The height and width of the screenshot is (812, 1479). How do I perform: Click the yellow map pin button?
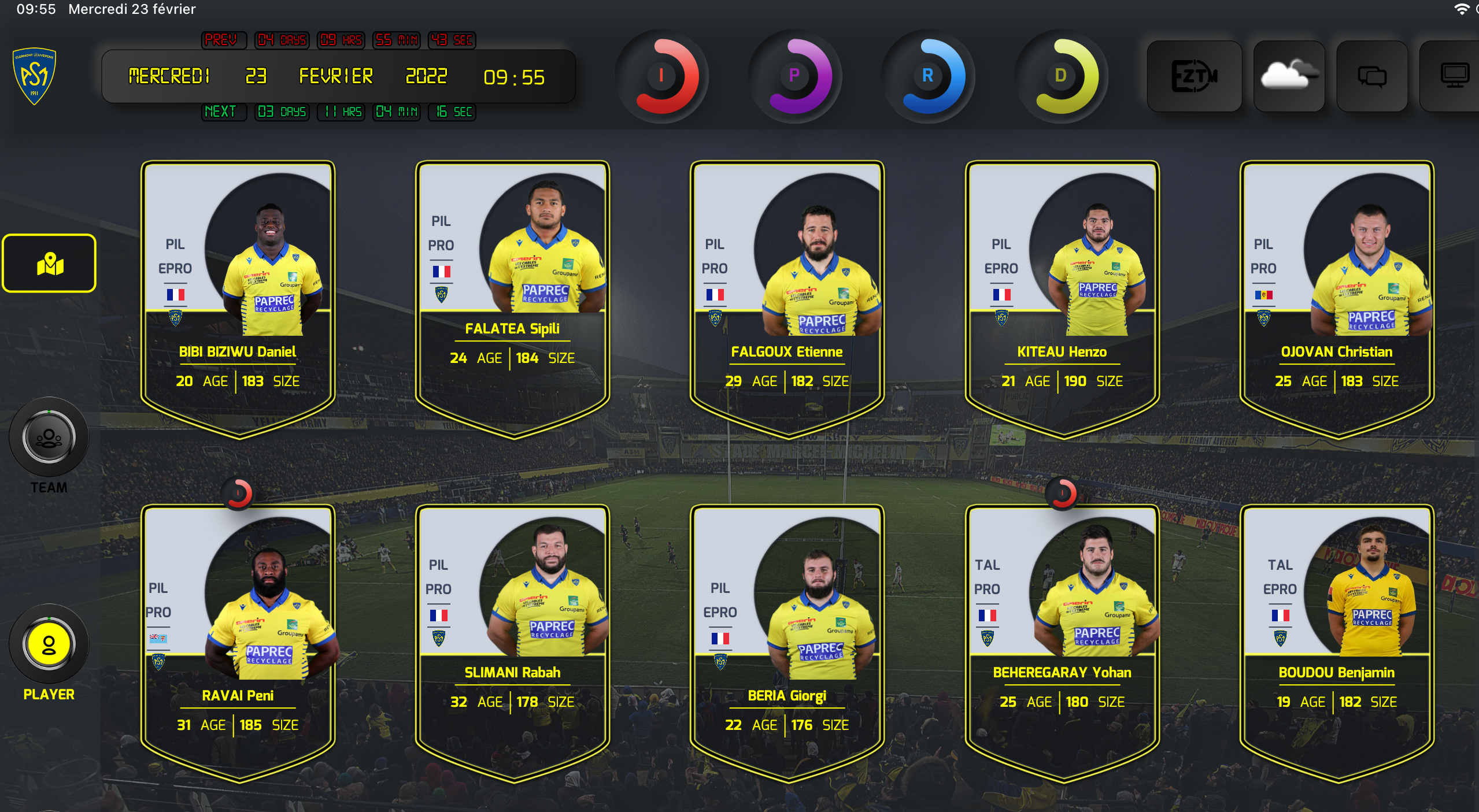tap(50, 264)
